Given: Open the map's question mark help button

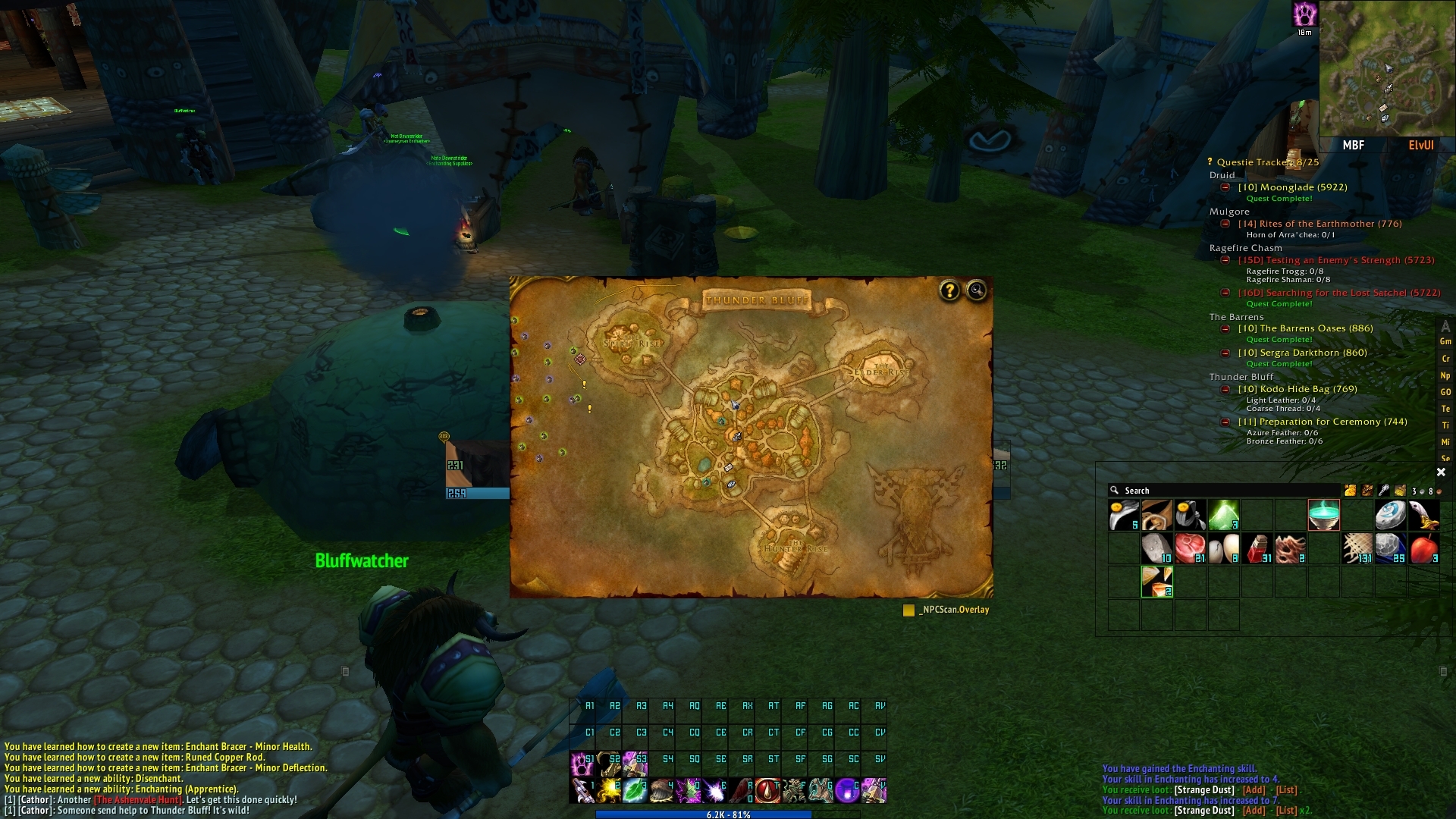Looking at the screenshot, I should 949,290.
